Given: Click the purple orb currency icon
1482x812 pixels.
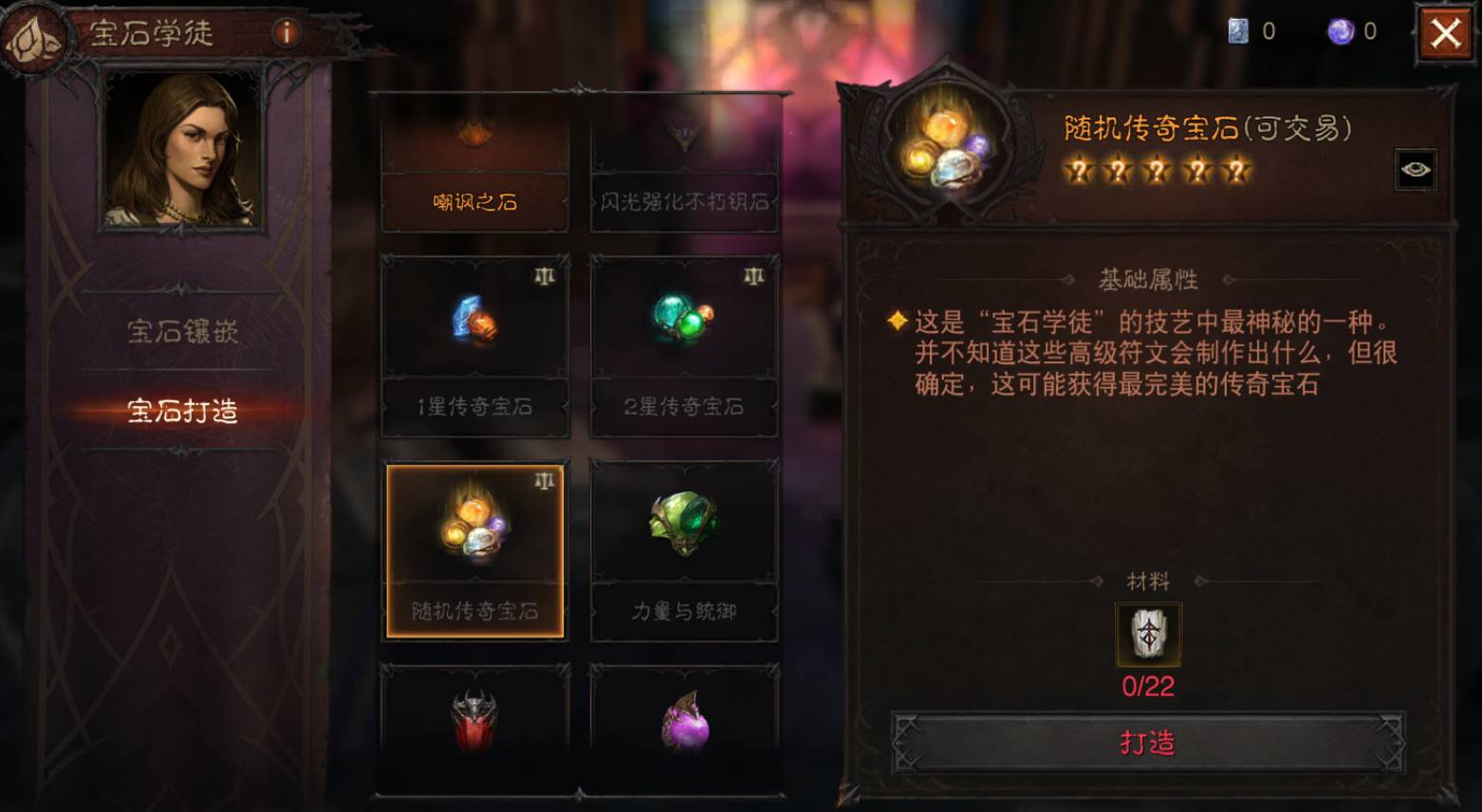Looking at the screenshot, I should tap(1337, 30).
